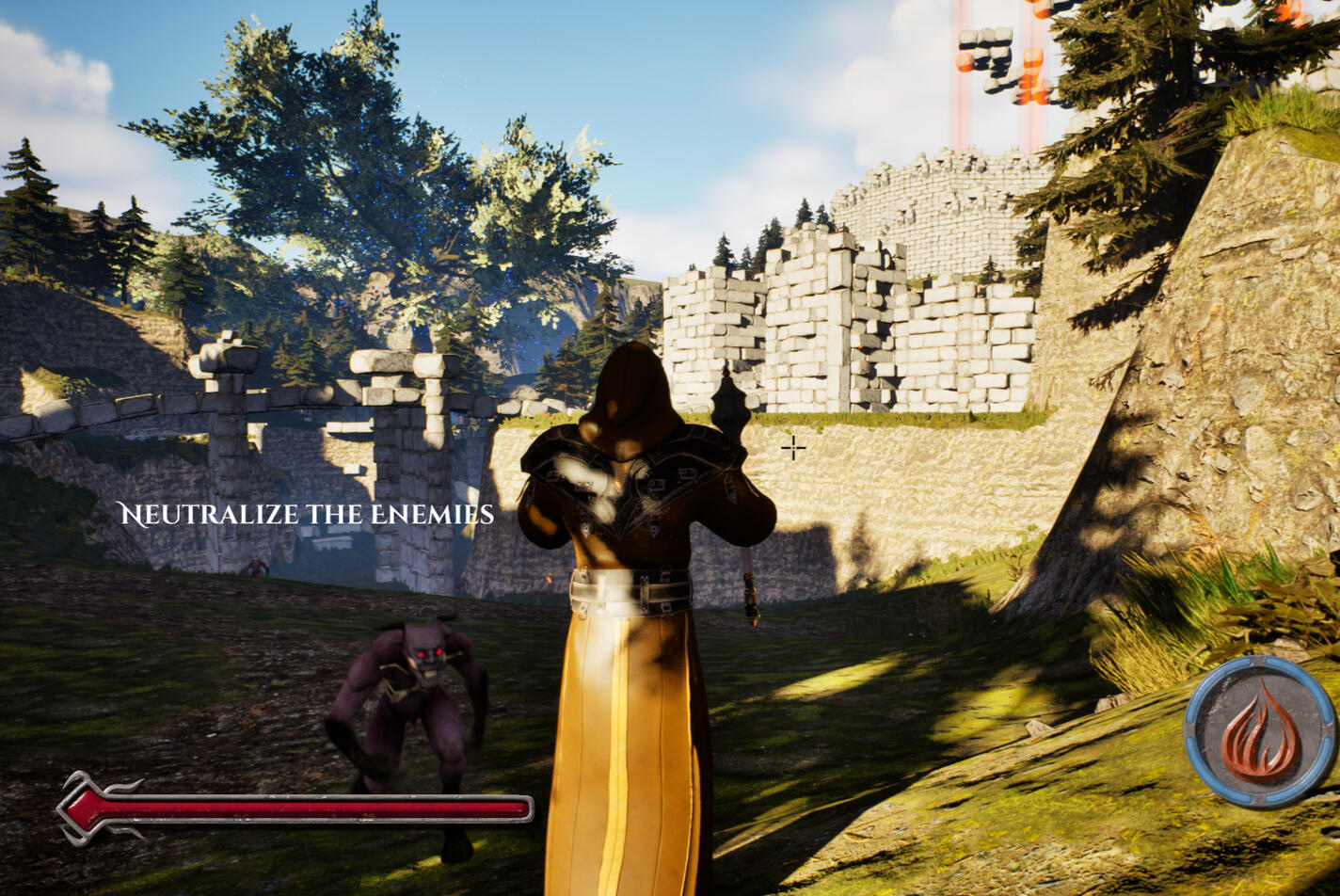Activate the fire spell ability icon
1340x896 pixels.
(1260, 732)
